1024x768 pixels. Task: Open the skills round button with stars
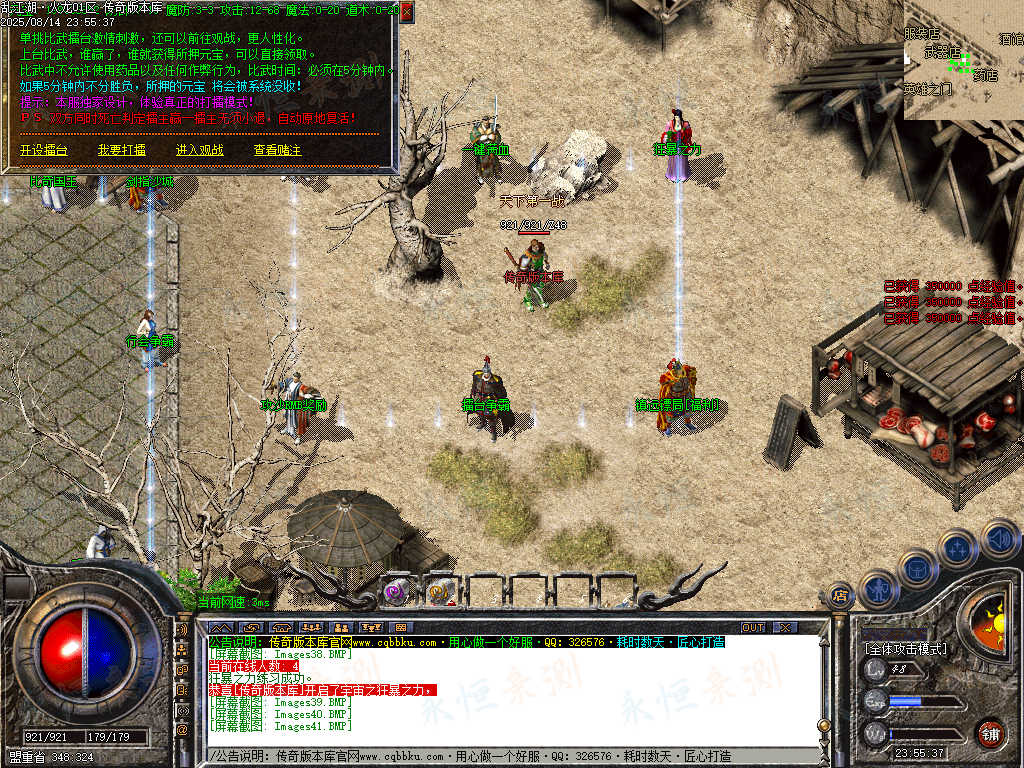957,548
